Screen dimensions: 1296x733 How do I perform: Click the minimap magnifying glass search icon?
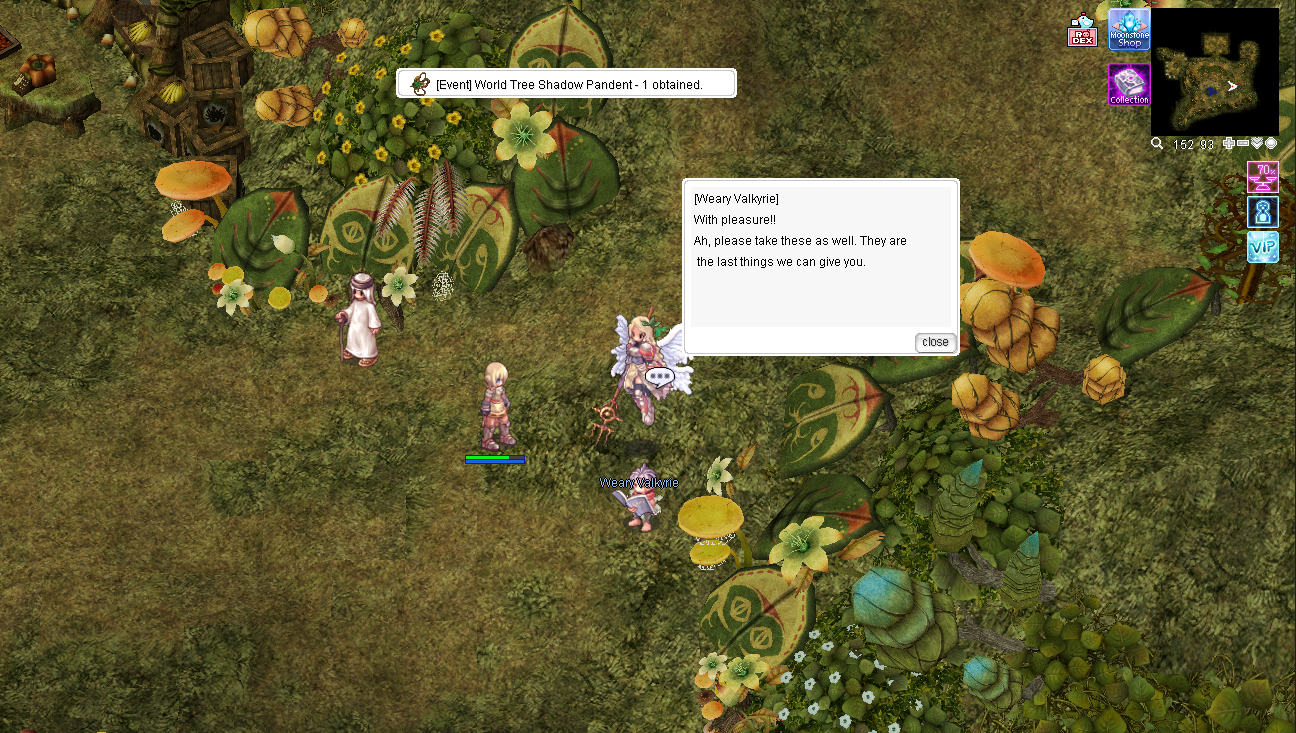[x=1157, y=144]
